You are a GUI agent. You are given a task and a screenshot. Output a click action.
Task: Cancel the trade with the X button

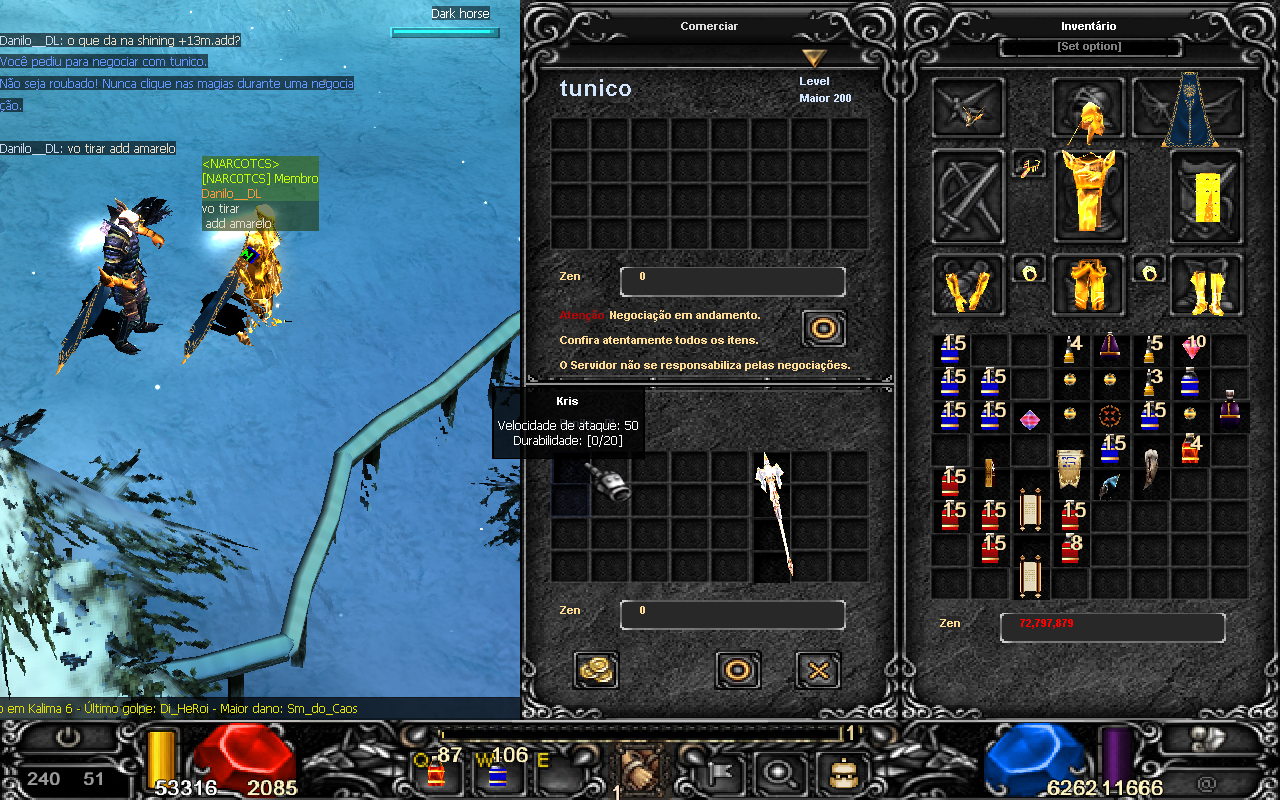pos(817,670)
